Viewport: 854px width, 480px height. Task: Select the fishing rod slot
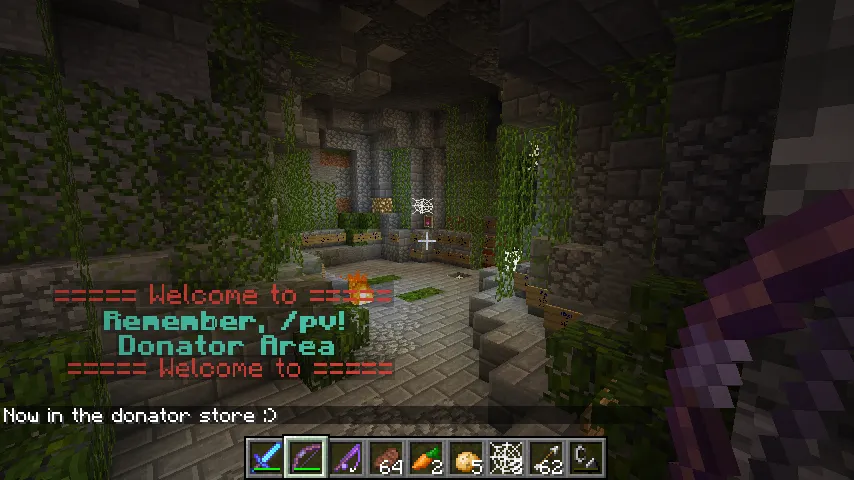click(345, 458)
